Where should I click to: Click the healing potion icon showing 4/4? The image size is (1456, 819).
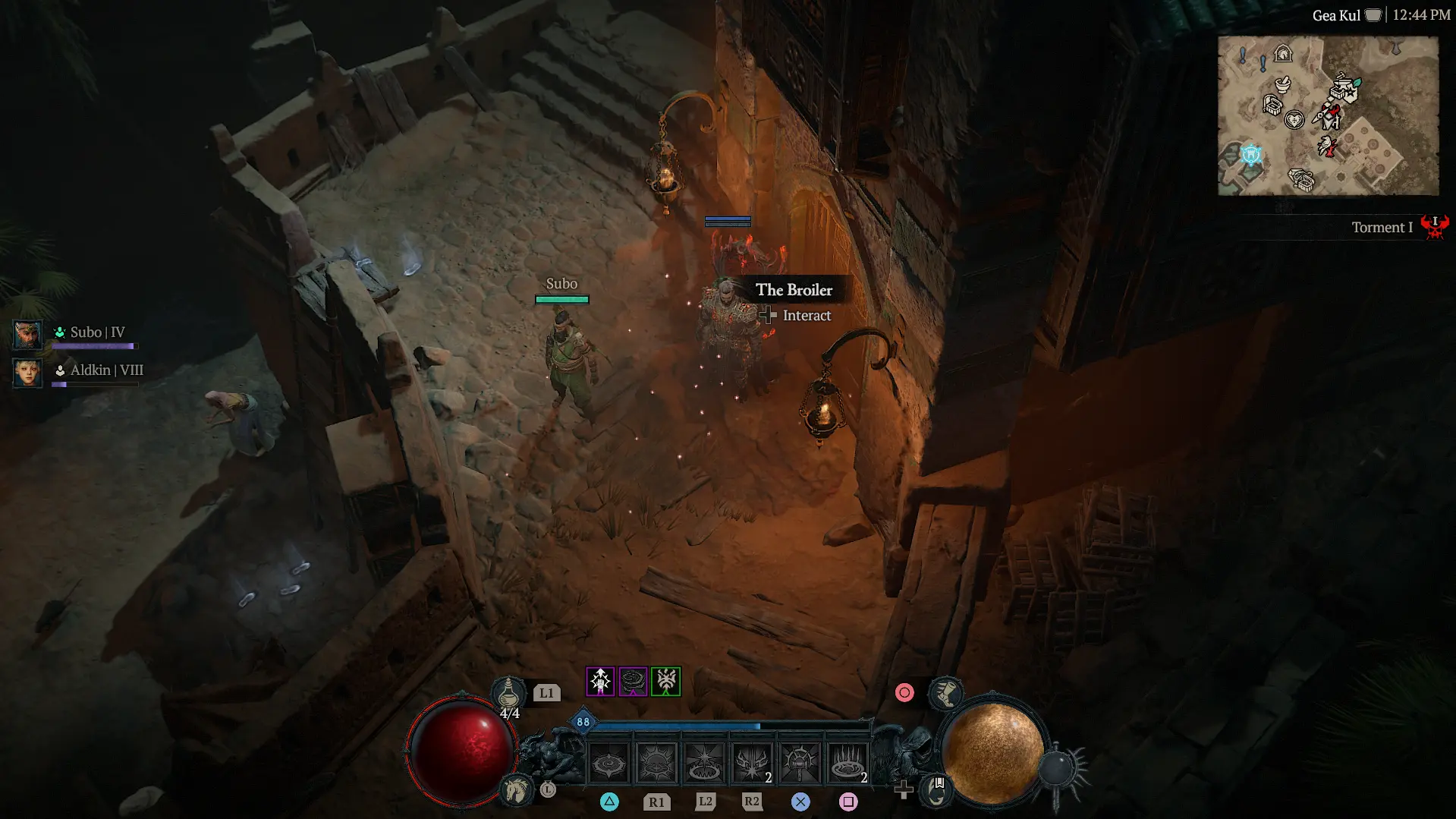509,691
